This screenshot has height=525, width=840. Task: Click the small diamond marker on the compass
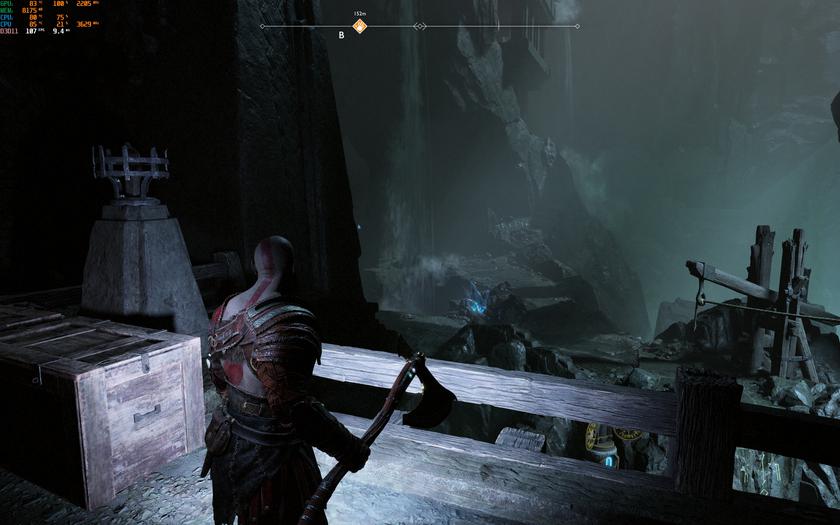420,26
